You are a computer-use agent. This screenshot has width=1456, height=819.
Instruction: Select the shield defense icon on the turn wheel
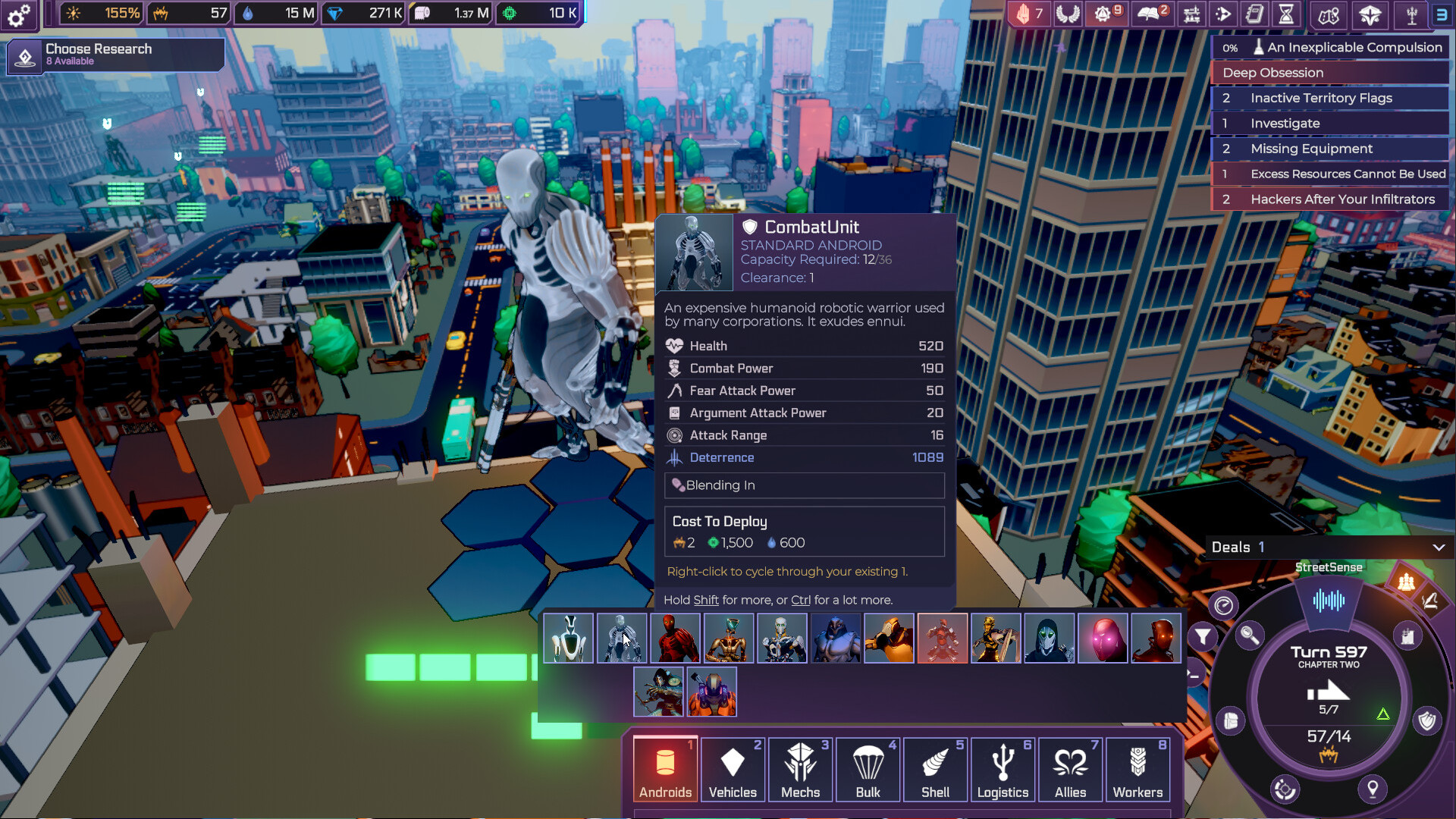click(x=1427, y=720)
